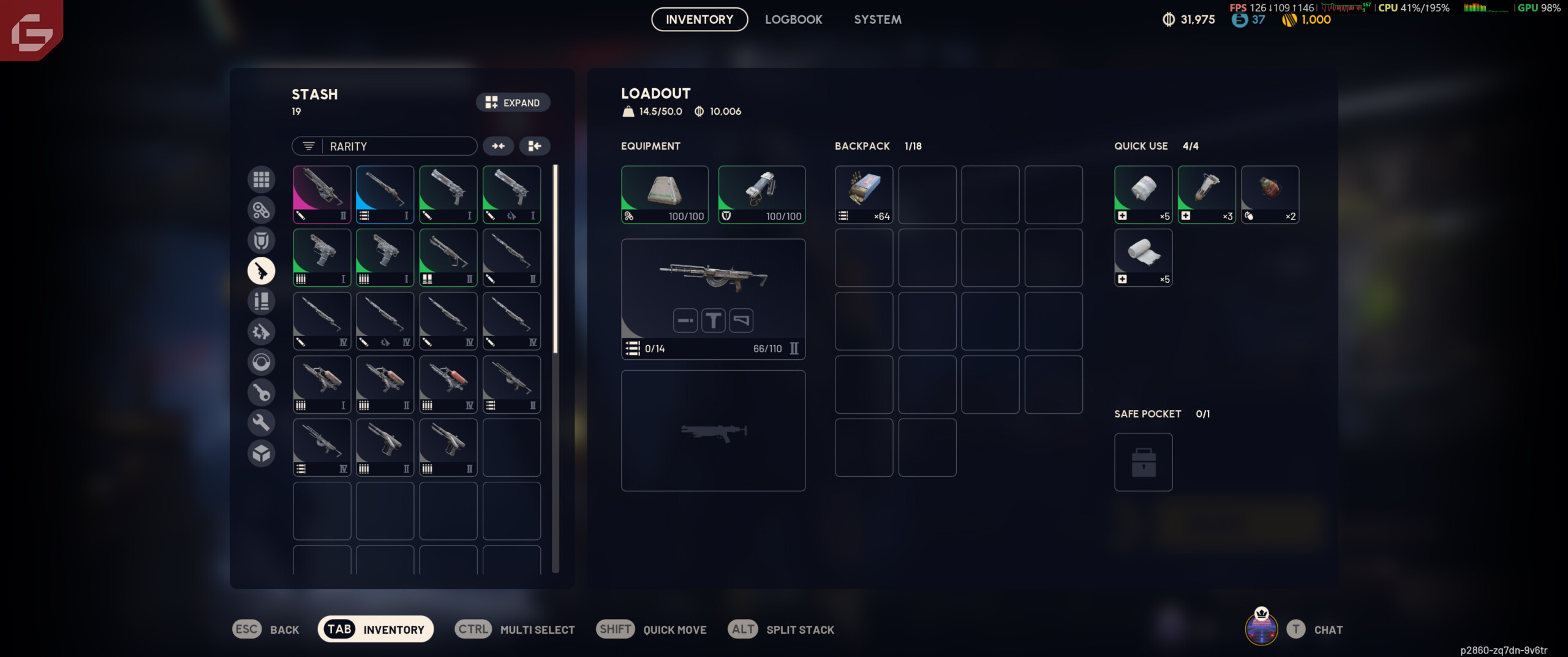The width and height of the screenshot is (1568, 657).
Task: Select the equipped backpack augment slot
Action: pyautogui.click(x=665, y=194)
